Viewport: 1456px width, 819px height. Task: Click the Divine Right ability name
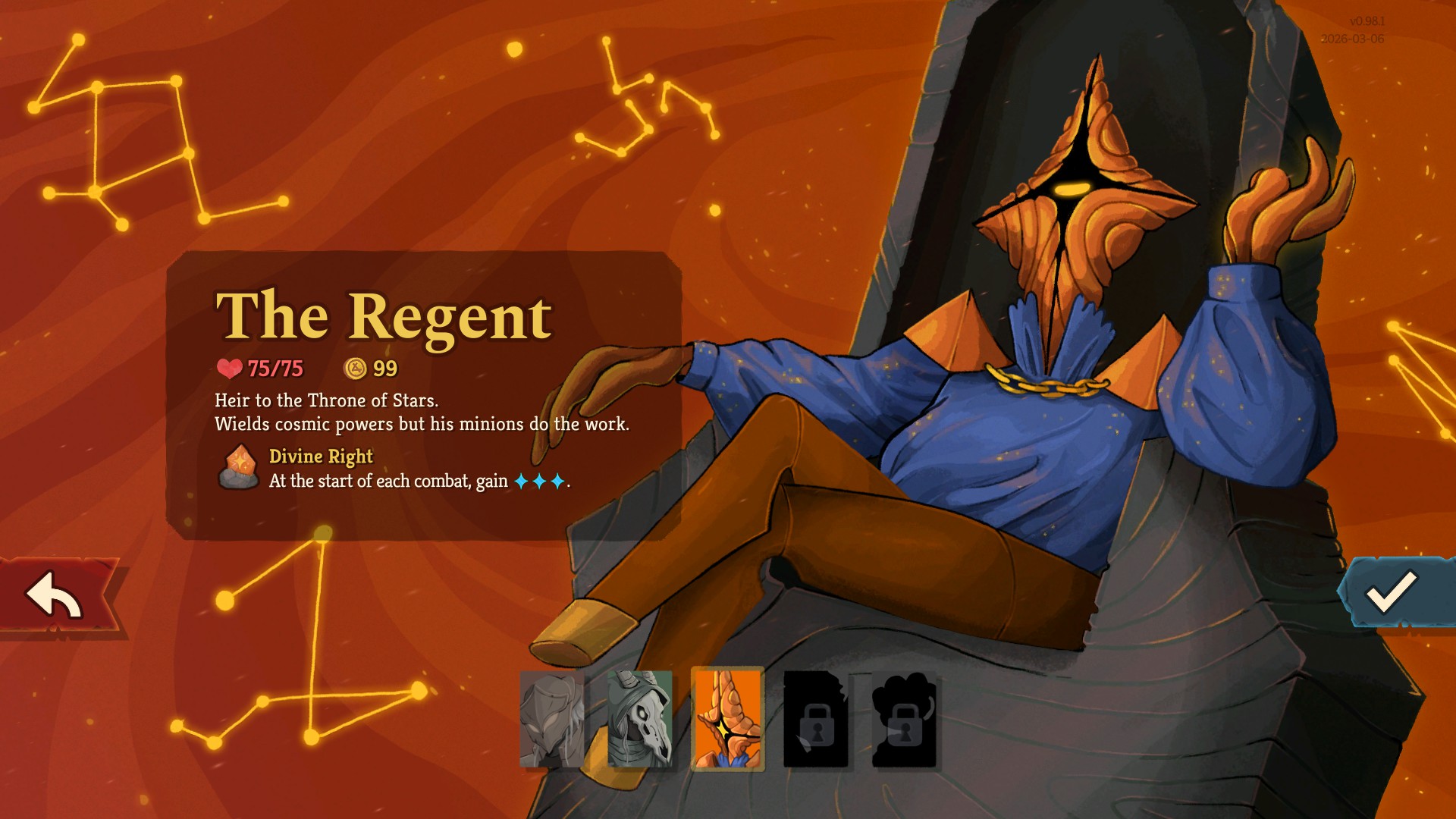(x=319, y=456)
